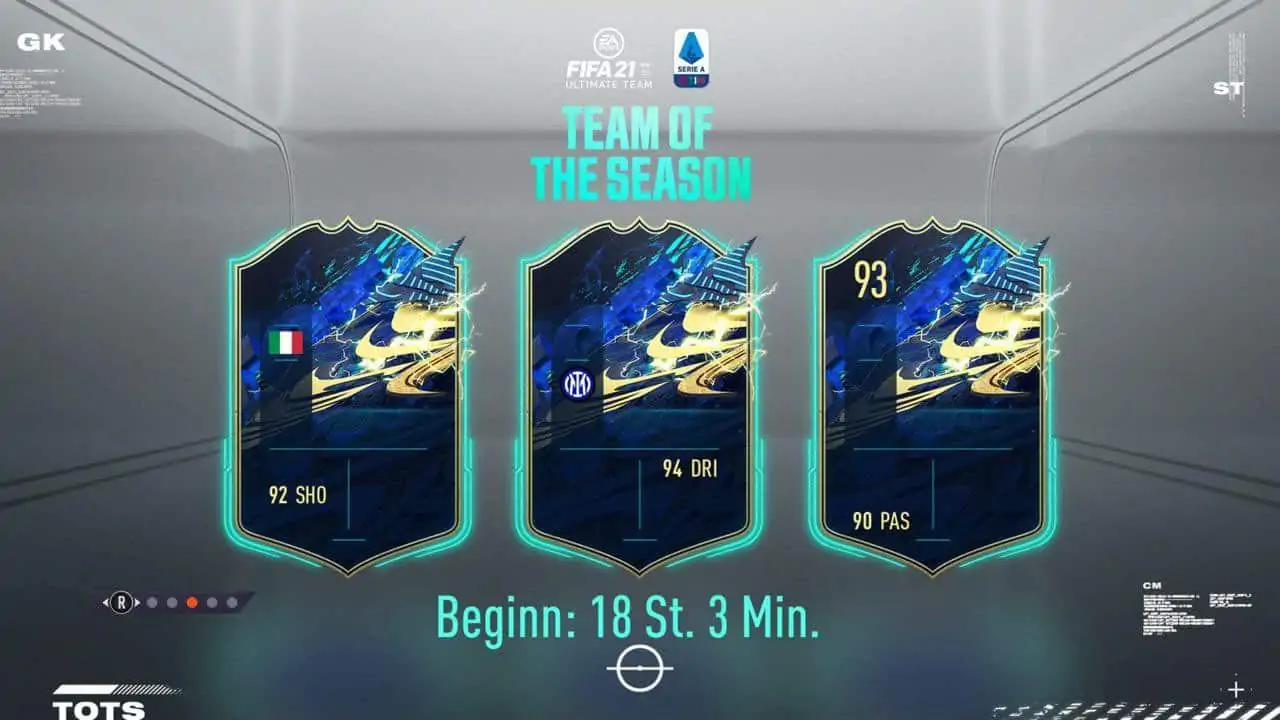Select the highlighted orange pagination dot
Viewport: 1280px width, 720px height.
(x=192, y=602)
